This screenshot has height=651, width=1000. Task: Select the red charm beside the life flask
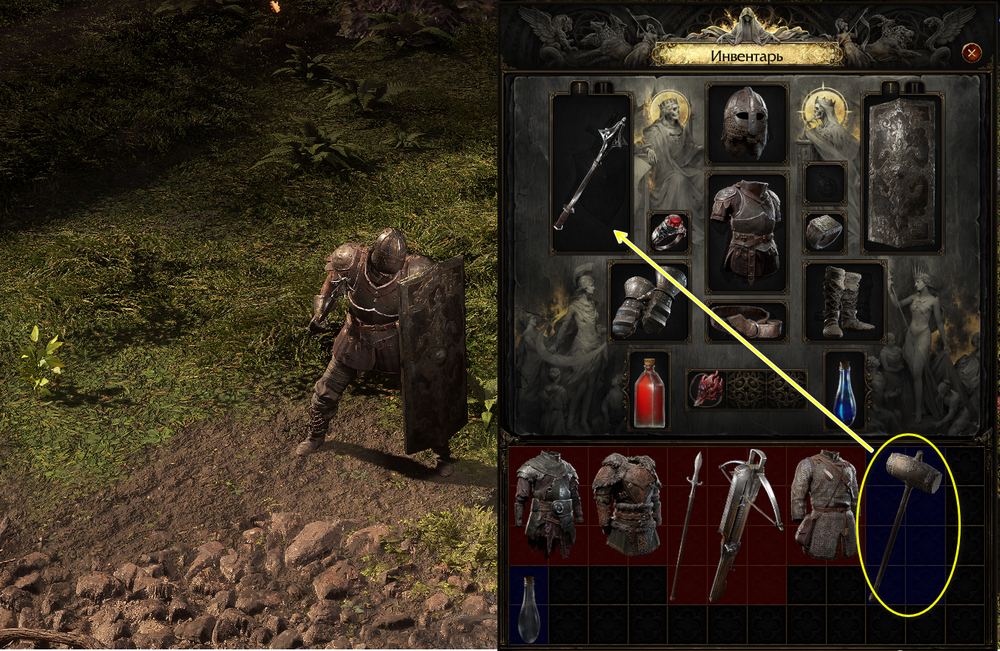708,388
